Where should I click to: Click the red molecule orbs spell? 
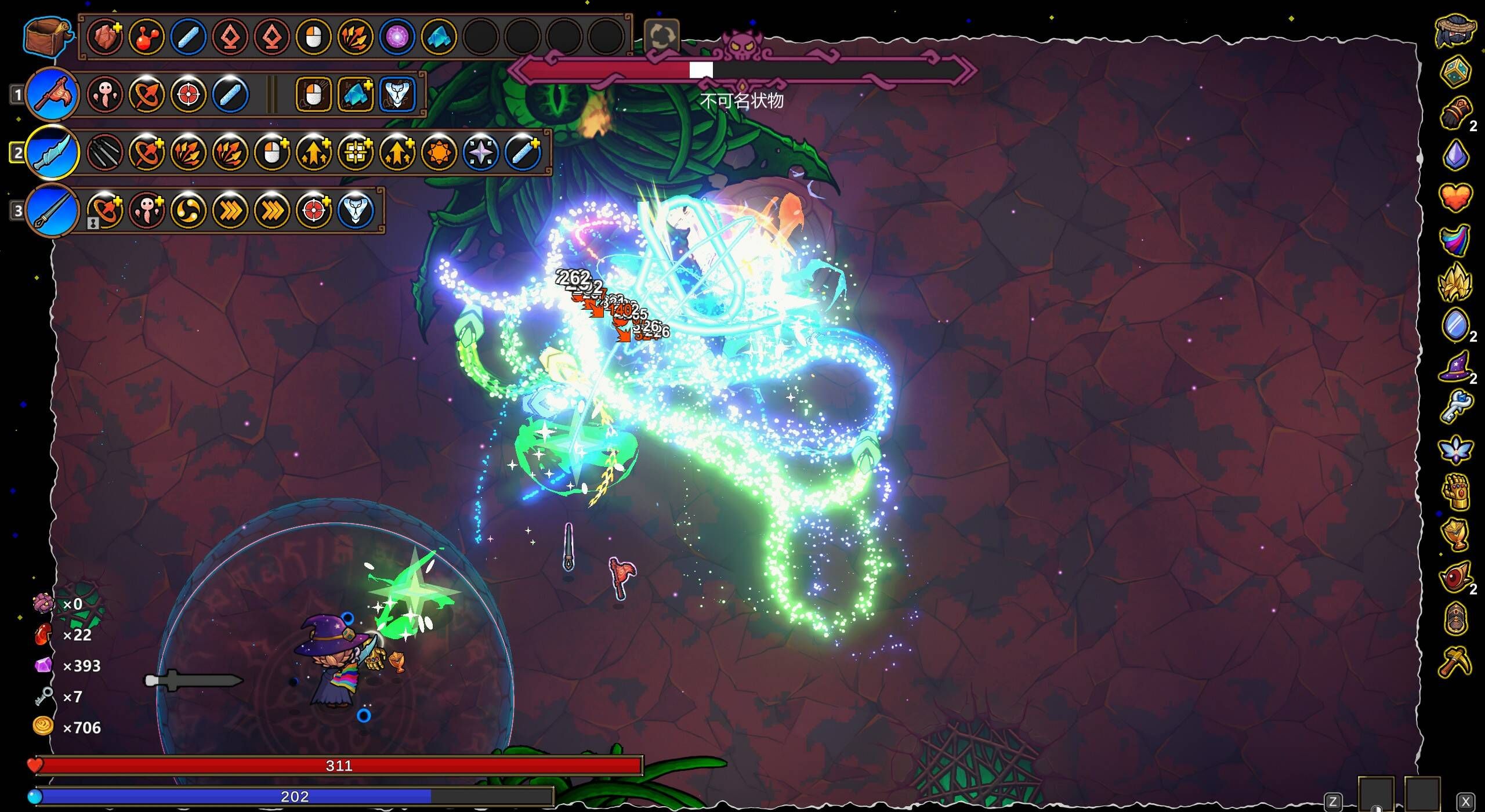pyautogui.click(x=147, y=37)
